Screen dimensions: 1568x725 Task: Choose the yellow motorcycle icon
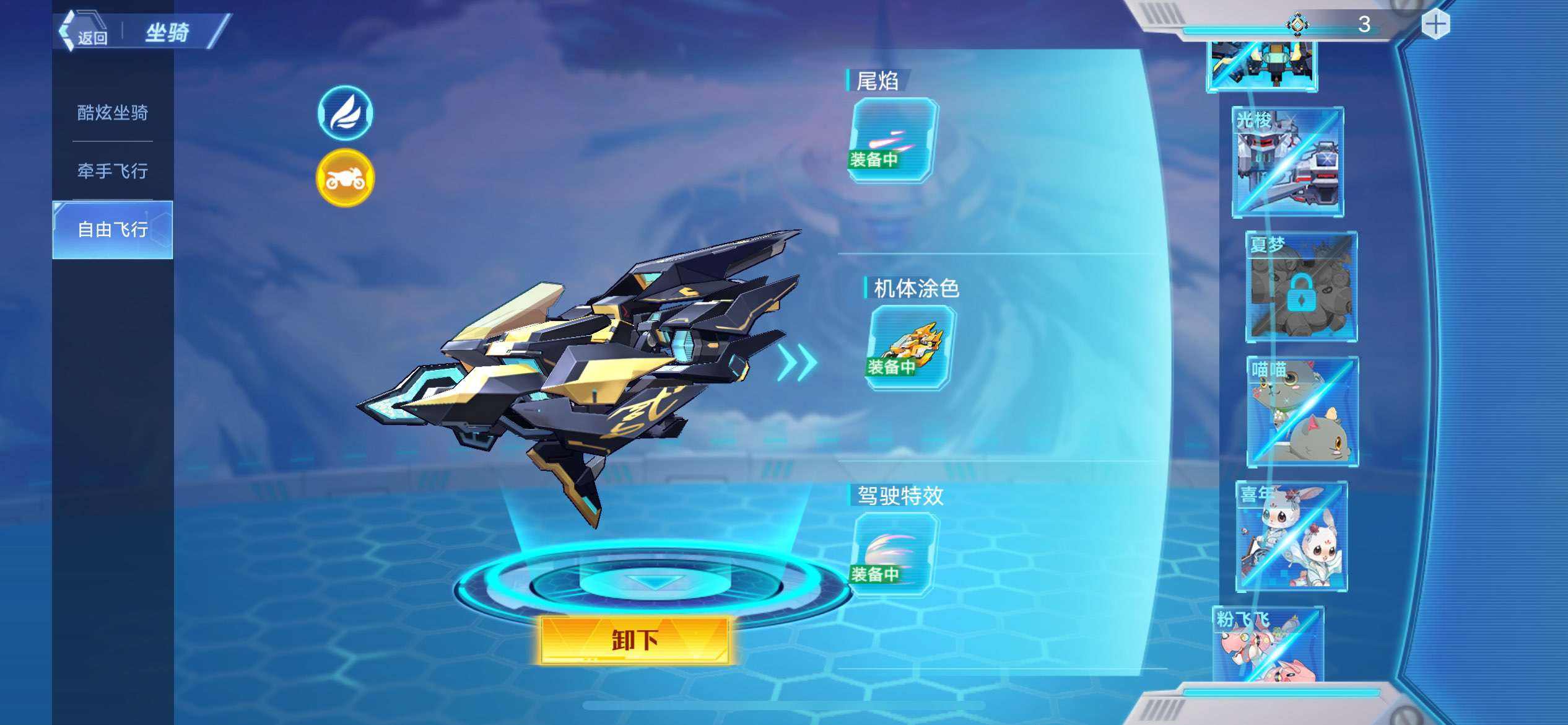tap(345, 178)
